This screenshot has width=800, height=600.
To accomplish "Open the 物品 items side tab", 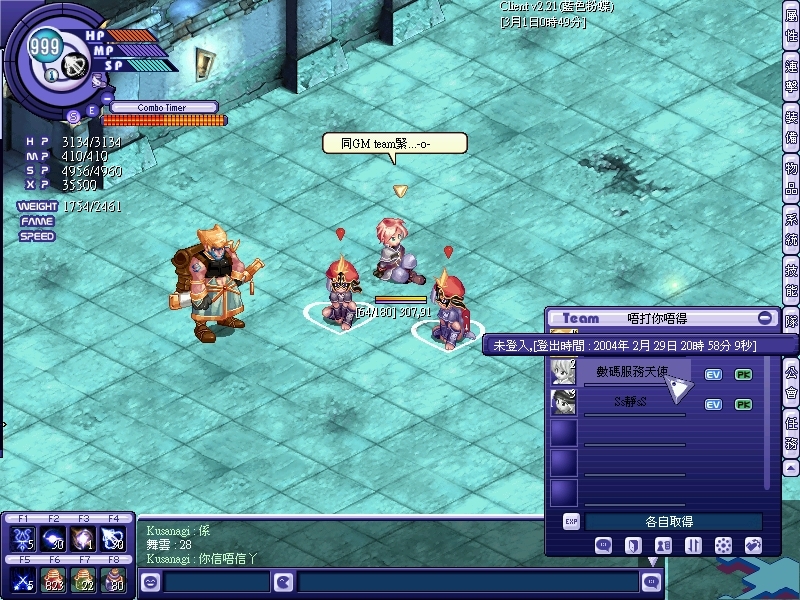I will (791, 182).
